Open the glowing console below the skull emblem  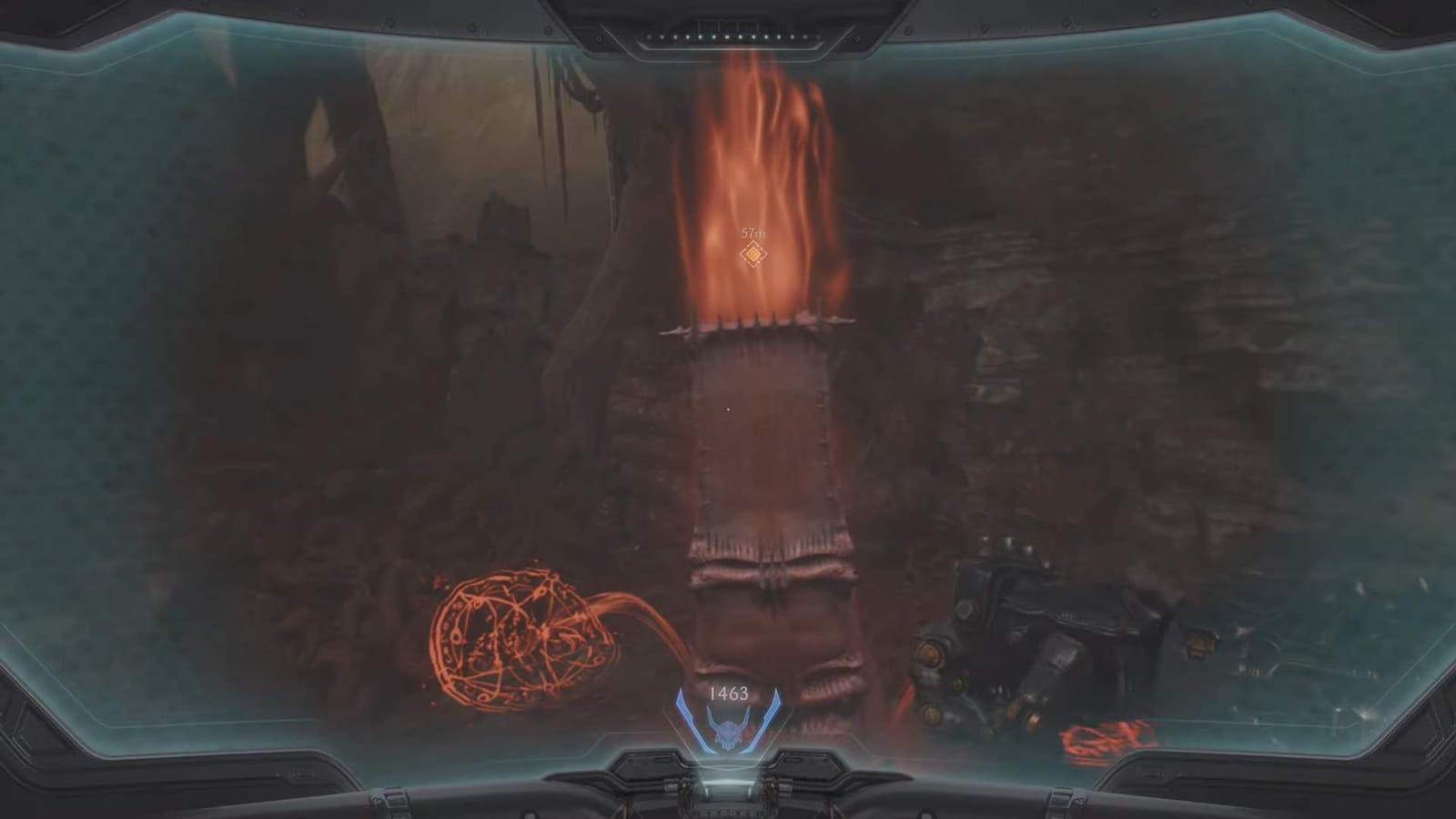pyautogui.click(x=728, y=784)
